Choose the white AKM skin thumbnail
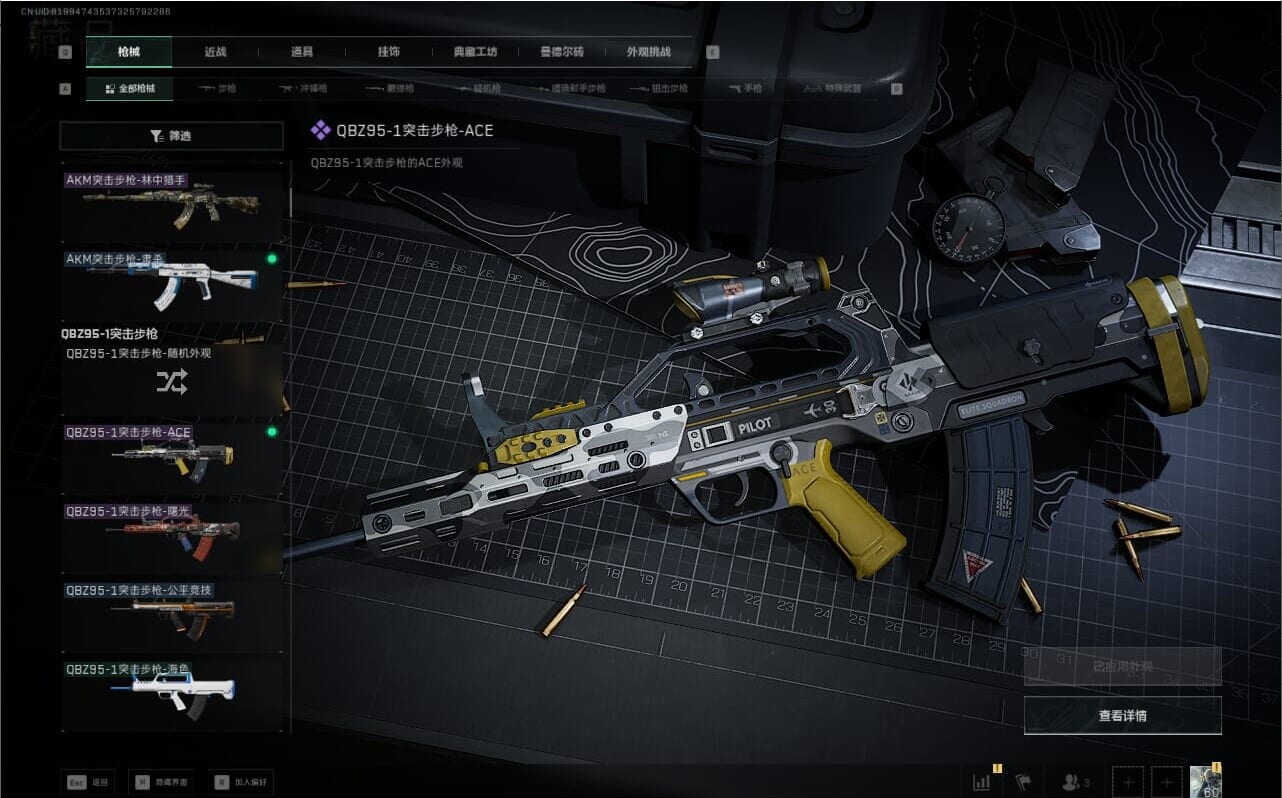Screen dimensions: 1282x798 tap(172, 285)
